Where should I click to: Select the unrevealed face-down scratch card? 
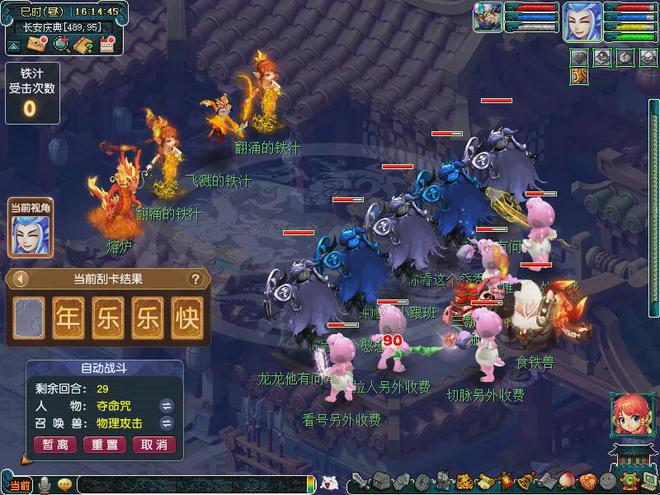pyautogui.click(x=30, y=316)
